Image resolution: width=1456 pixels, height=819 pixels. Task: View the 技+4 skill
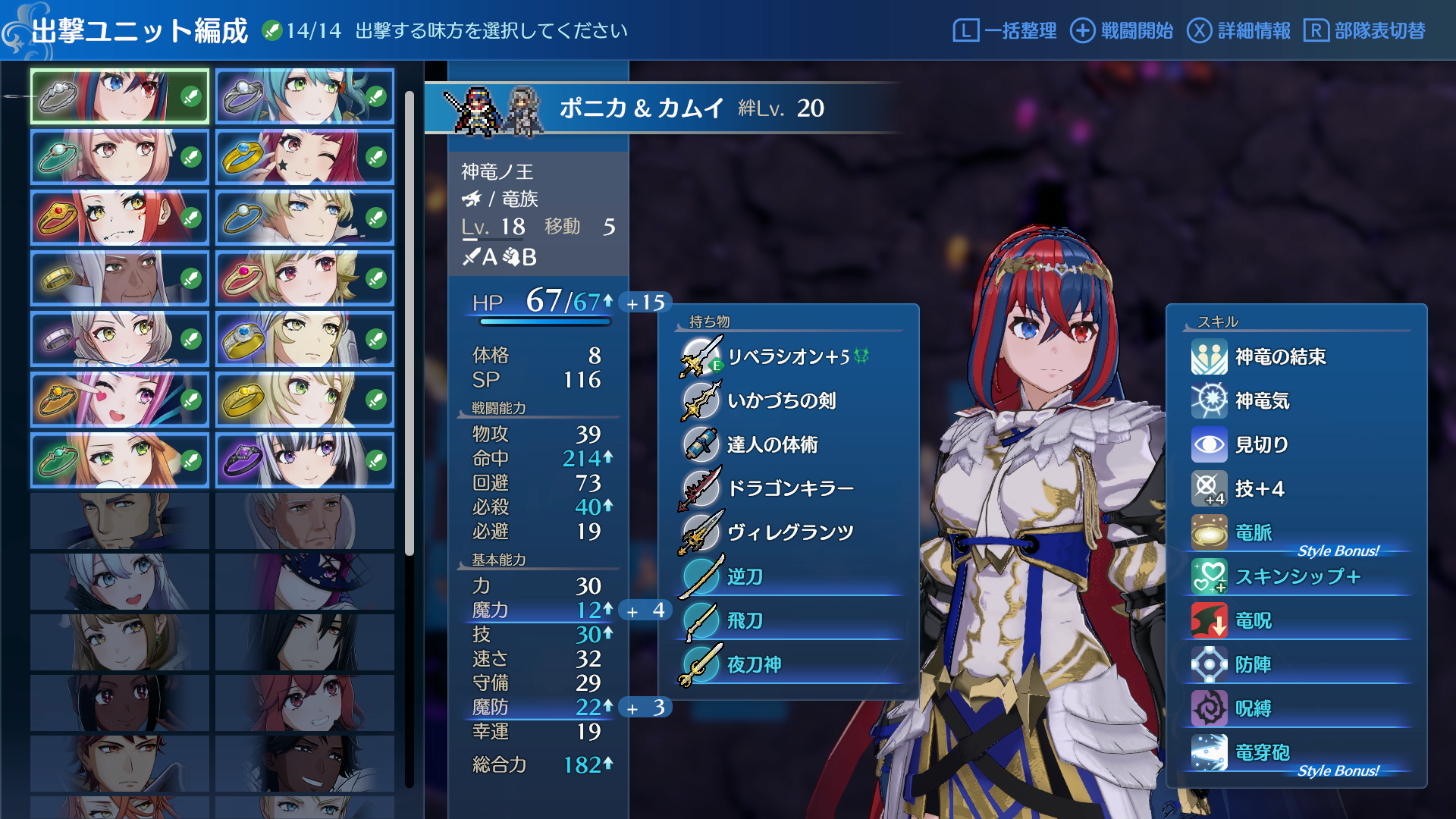point(1259,488)
